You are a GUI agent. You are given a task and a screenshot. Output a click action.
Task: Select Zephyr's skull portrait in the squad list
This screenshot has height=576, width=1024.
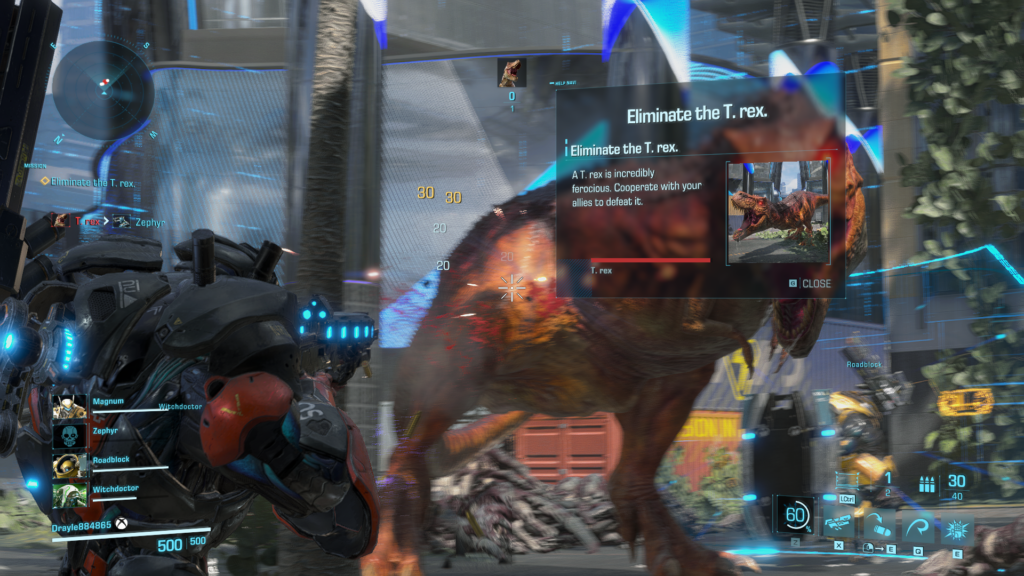(67, 436)
